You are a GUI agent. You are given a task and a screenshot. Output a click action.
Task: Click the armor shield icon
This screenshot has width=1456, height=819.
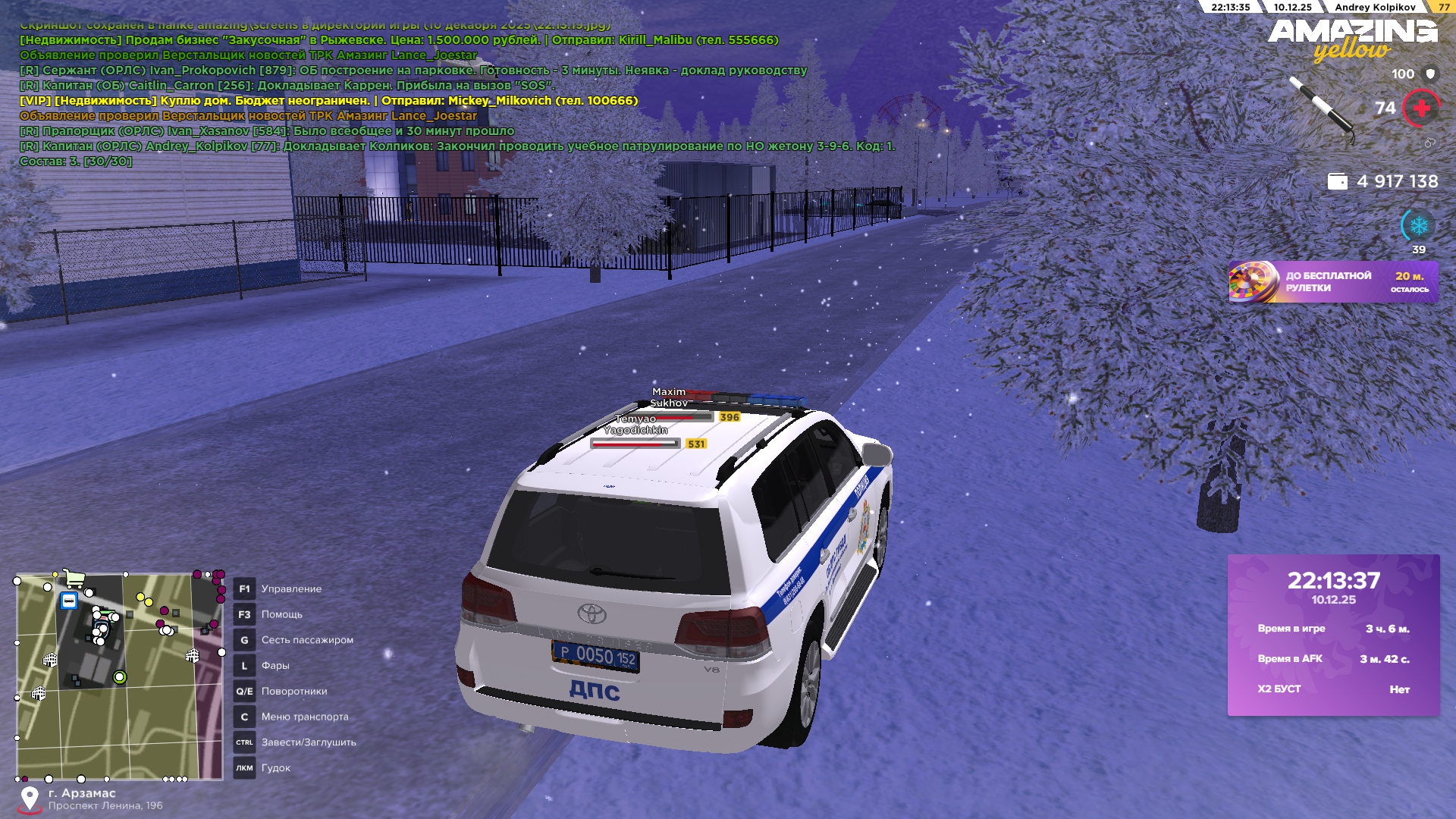coord(1430,74)
